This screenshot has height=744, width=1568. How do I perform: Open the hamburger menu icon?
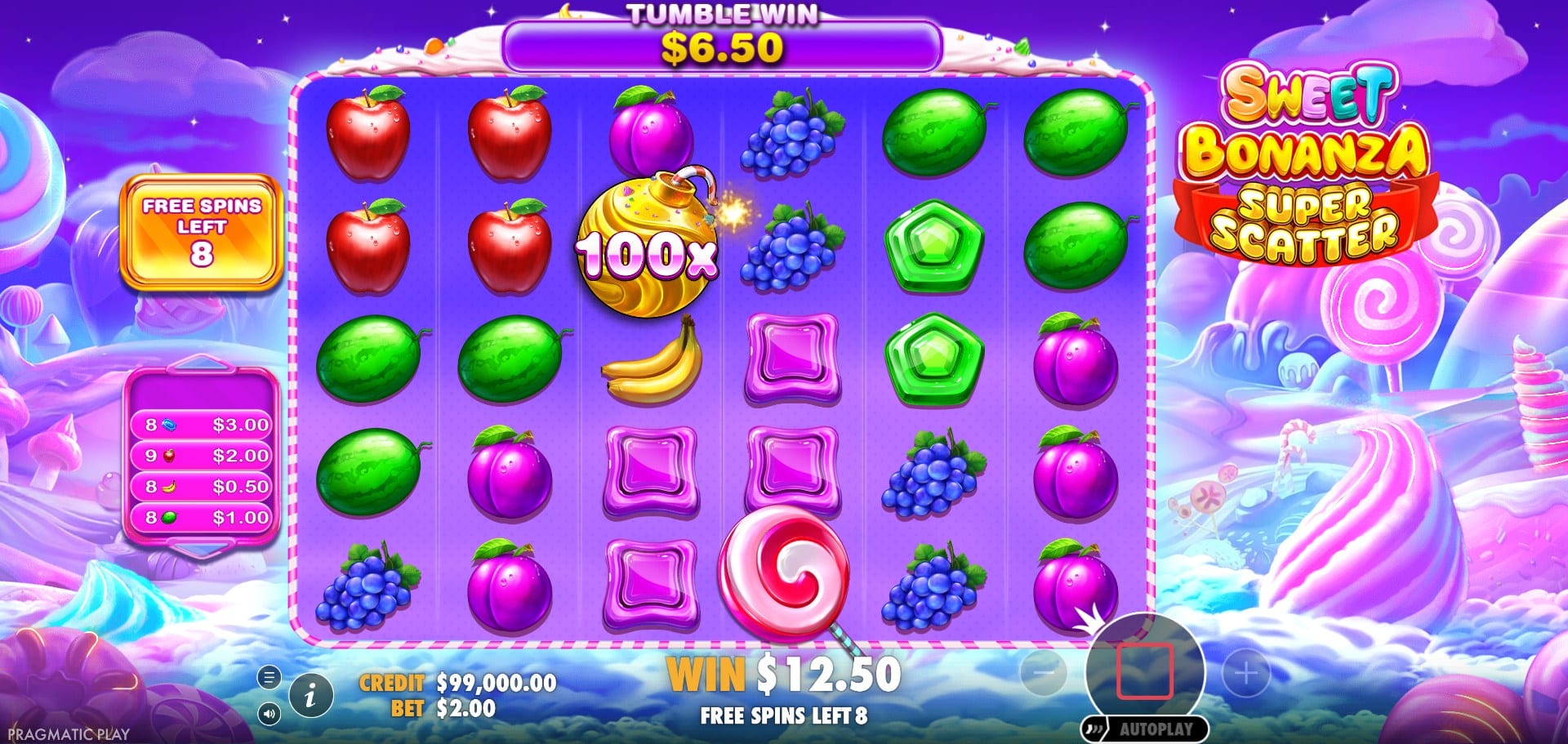point(269,677)
